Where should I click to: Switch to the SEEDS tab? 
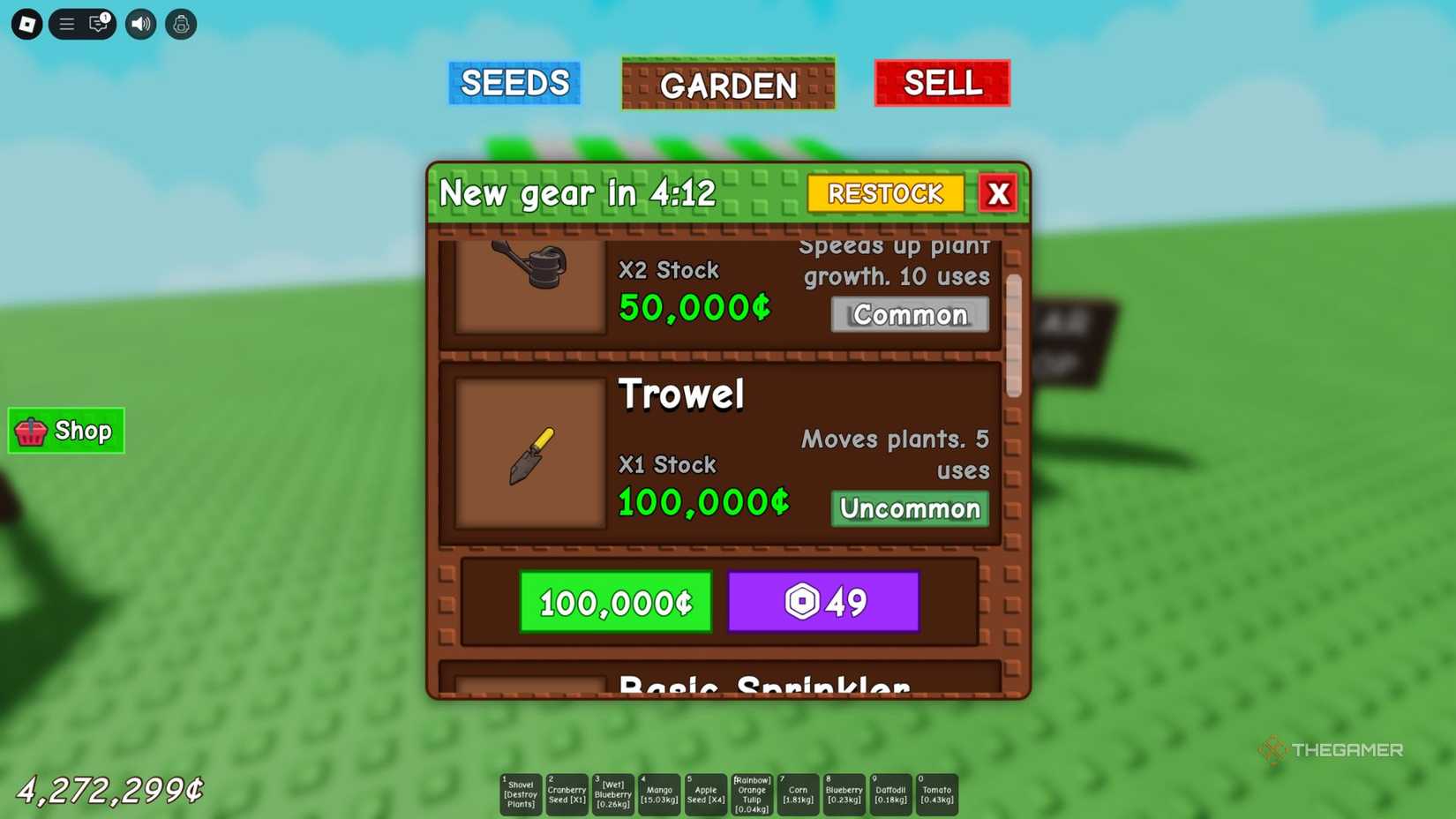514,83
